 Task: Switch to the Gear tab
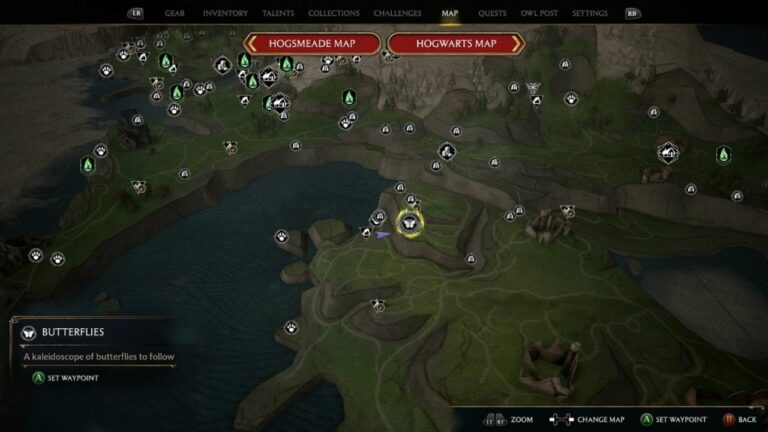point(174,14)
